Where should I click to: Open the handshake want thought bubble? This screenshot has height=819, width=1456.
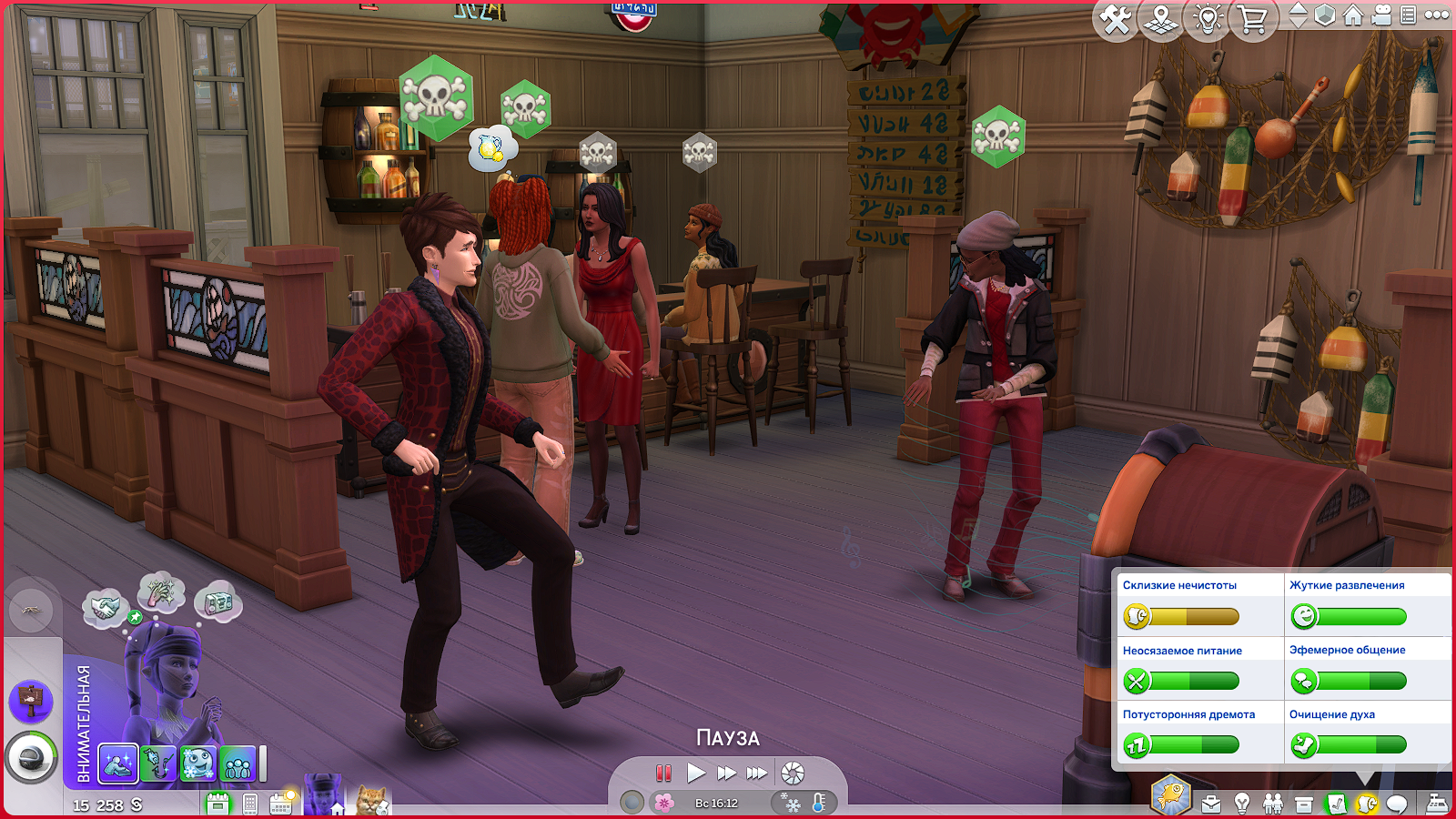point(105,607)
